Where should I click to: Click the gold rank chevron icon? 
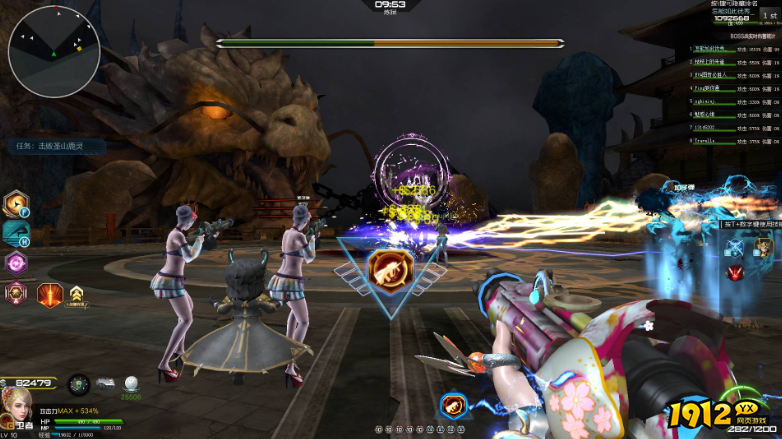click(76, 294)
